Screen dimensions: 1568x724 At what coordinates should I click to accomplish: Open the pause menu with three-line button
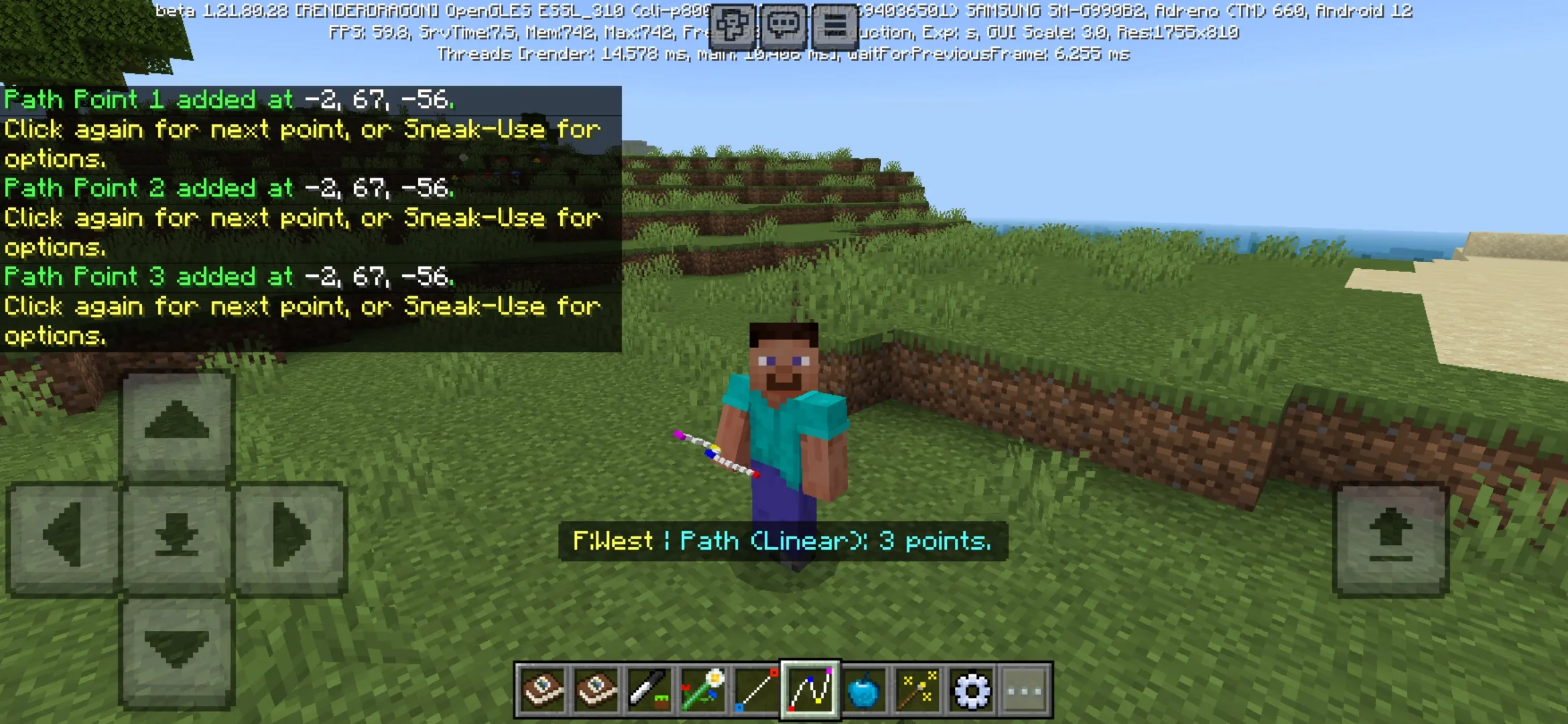point(835,27)
